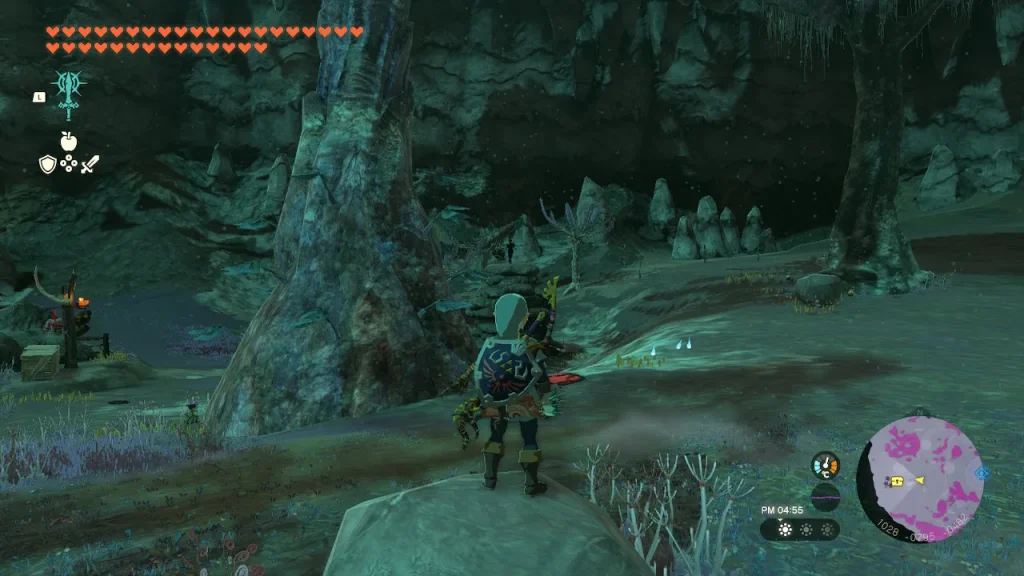1024x576 pixels.
Task: Select the blue diamond marker on minimap edge
Action: click(982, 472)
